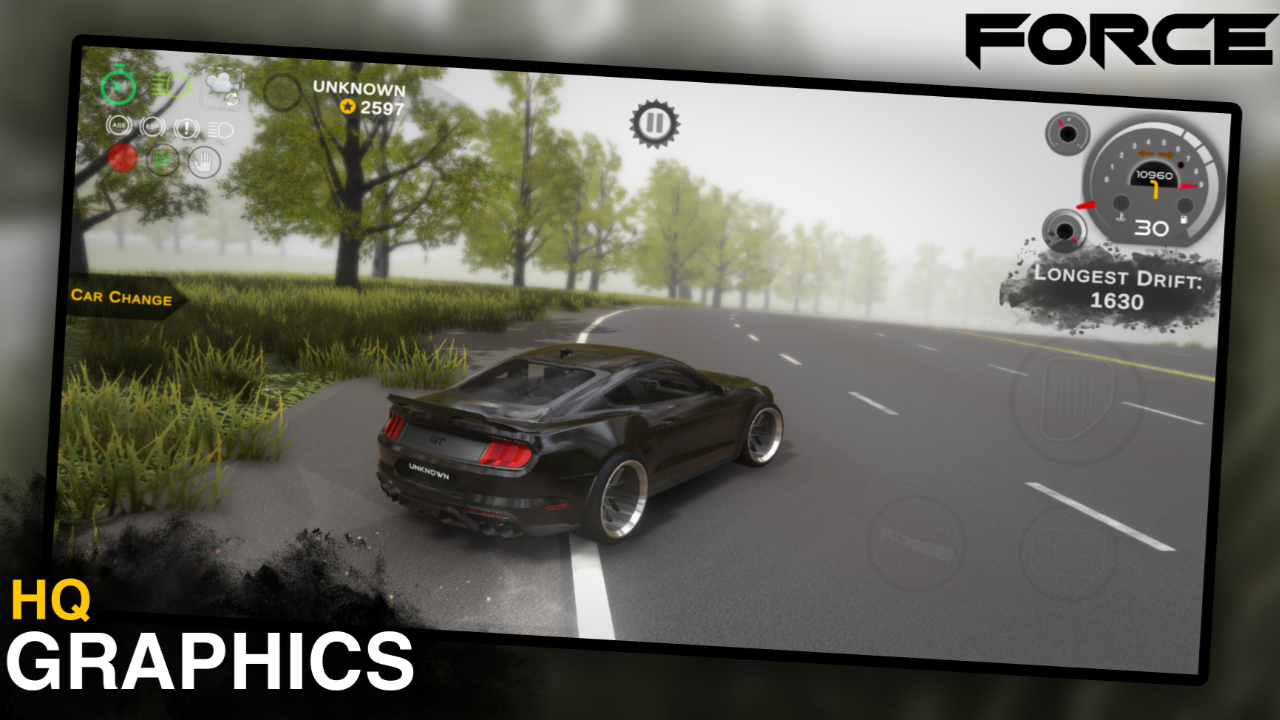
Task: Activate the handbrake hand icon
Action: [x=205, y=161]
